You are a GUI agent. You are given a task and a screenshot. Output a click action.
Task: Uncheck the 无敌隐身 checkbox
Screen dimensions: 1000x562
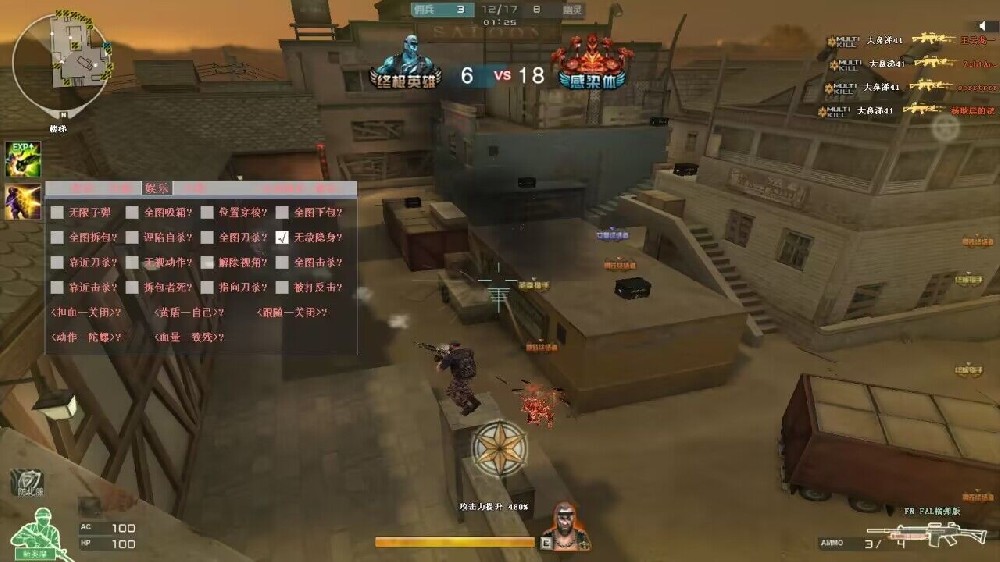(x=283, y=238)
